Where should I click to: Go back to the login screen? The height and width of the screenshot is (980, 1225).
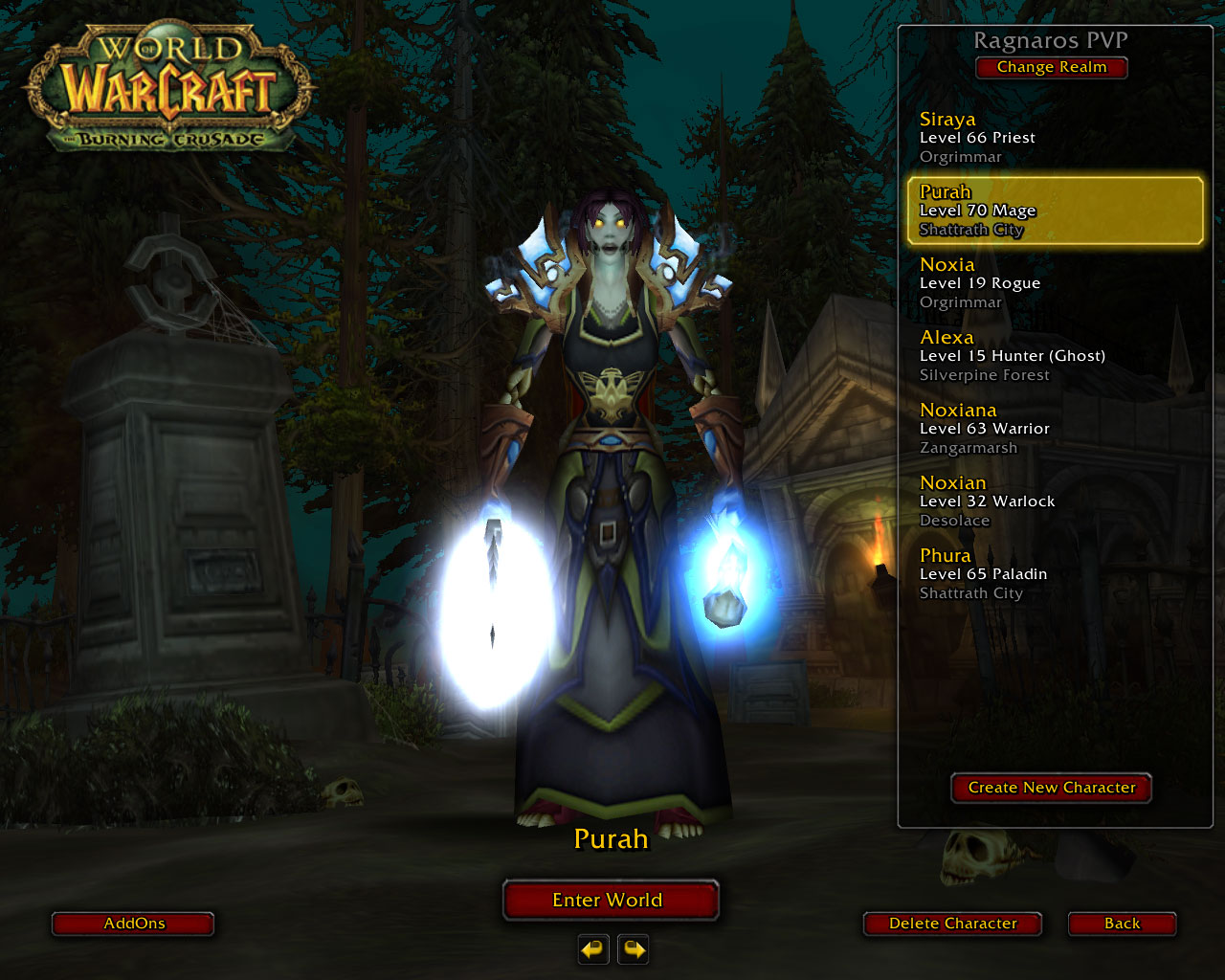1122,924
